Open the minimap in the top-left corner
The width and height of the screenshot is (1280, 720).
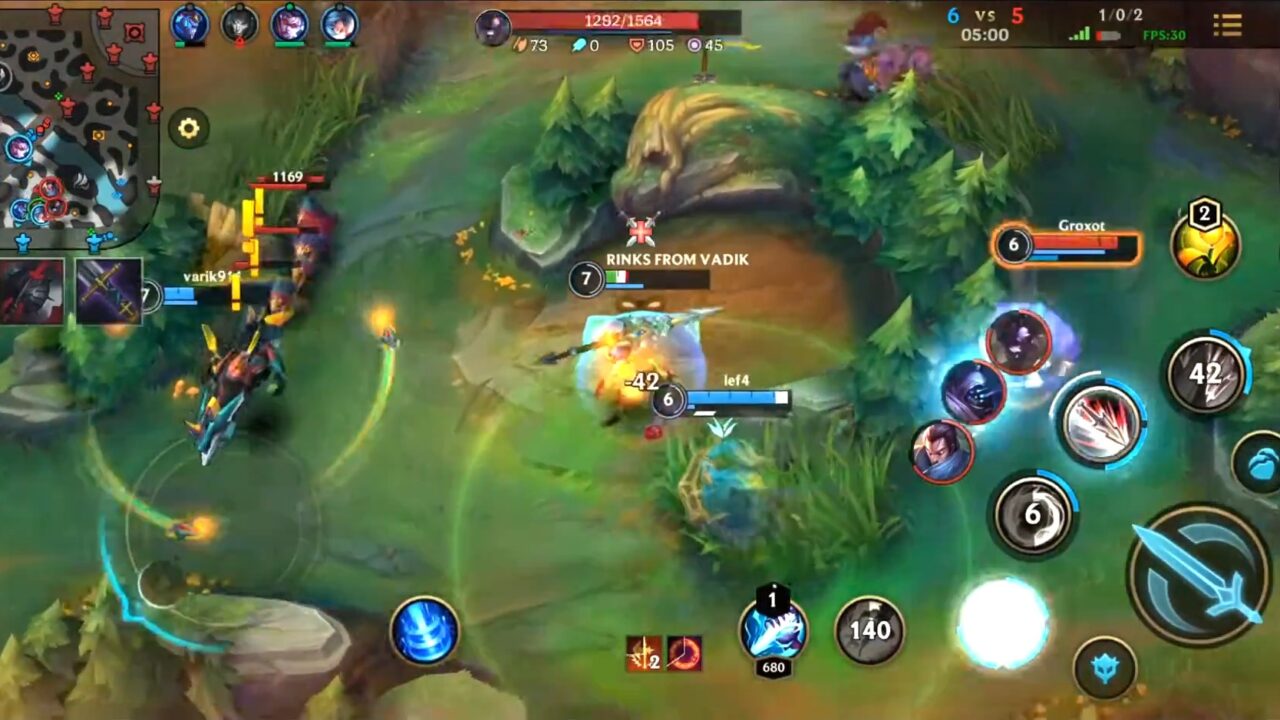point(80,120)
